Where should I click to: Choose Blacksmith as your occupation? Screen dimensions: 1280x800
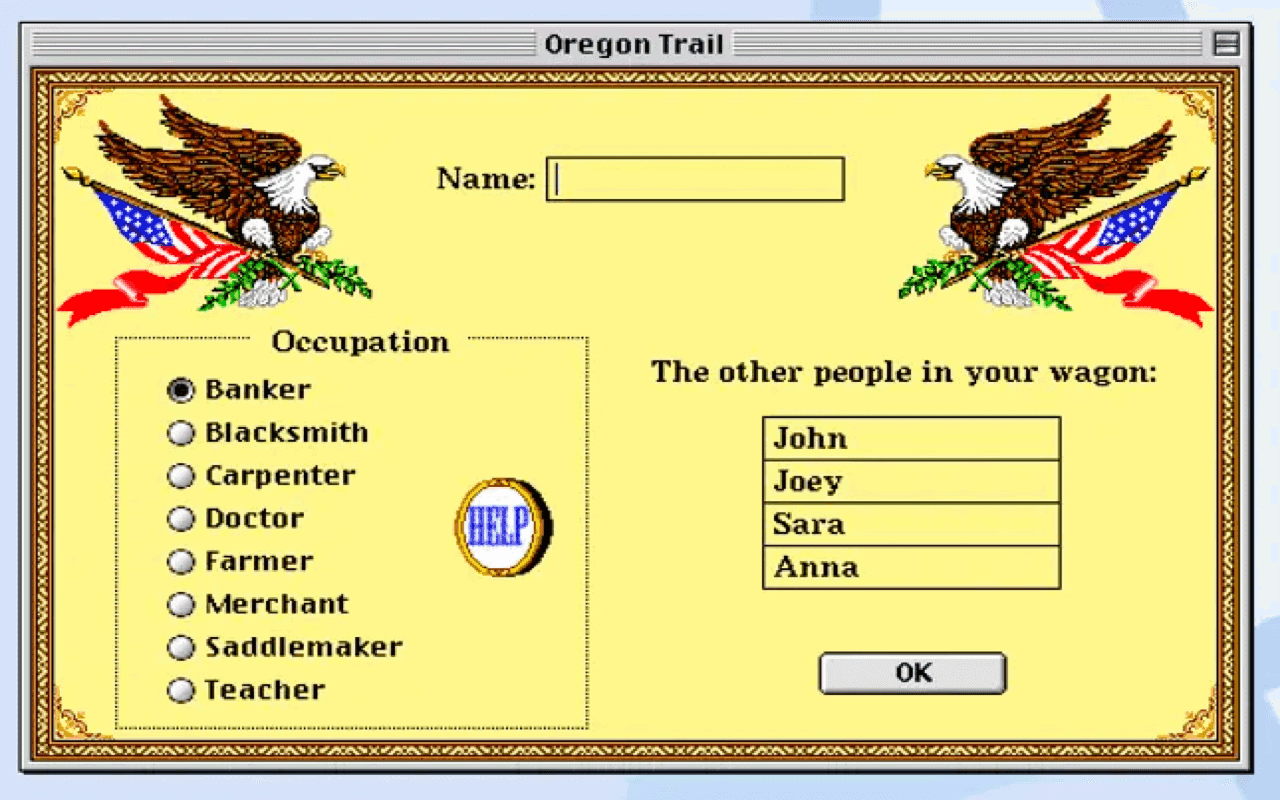[x=181, y=432]
